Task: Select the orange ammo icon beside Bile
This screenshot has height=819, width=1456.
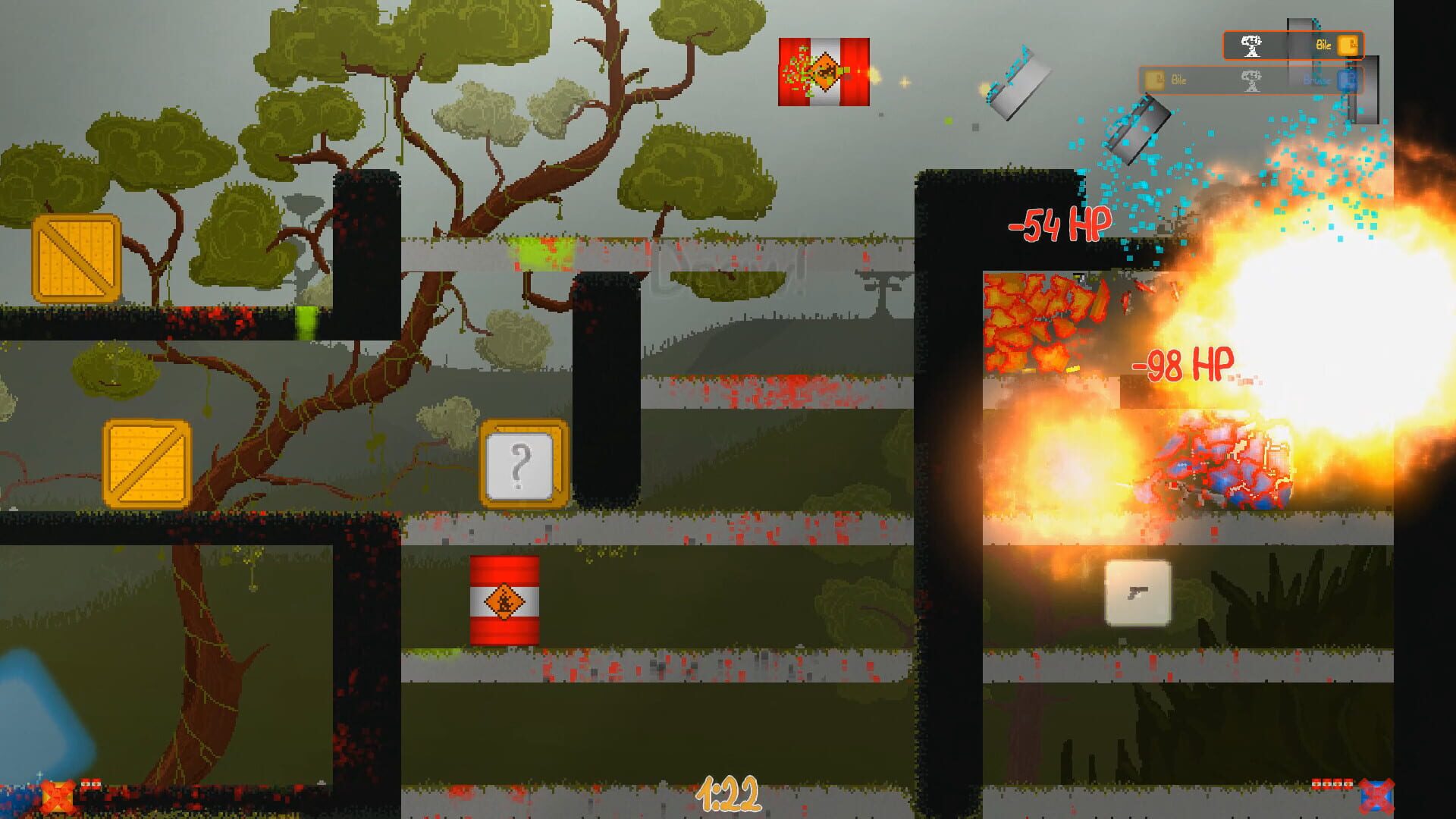Action: tap(1348, 45)
